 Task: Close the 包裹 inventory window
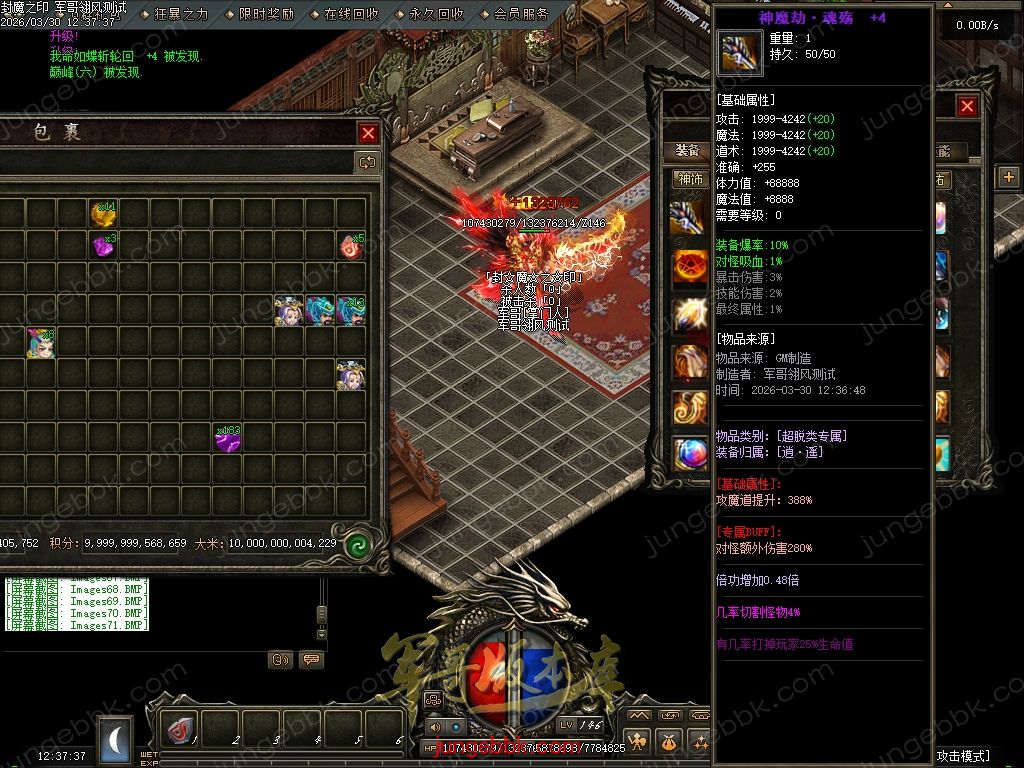tap(369, 133)
